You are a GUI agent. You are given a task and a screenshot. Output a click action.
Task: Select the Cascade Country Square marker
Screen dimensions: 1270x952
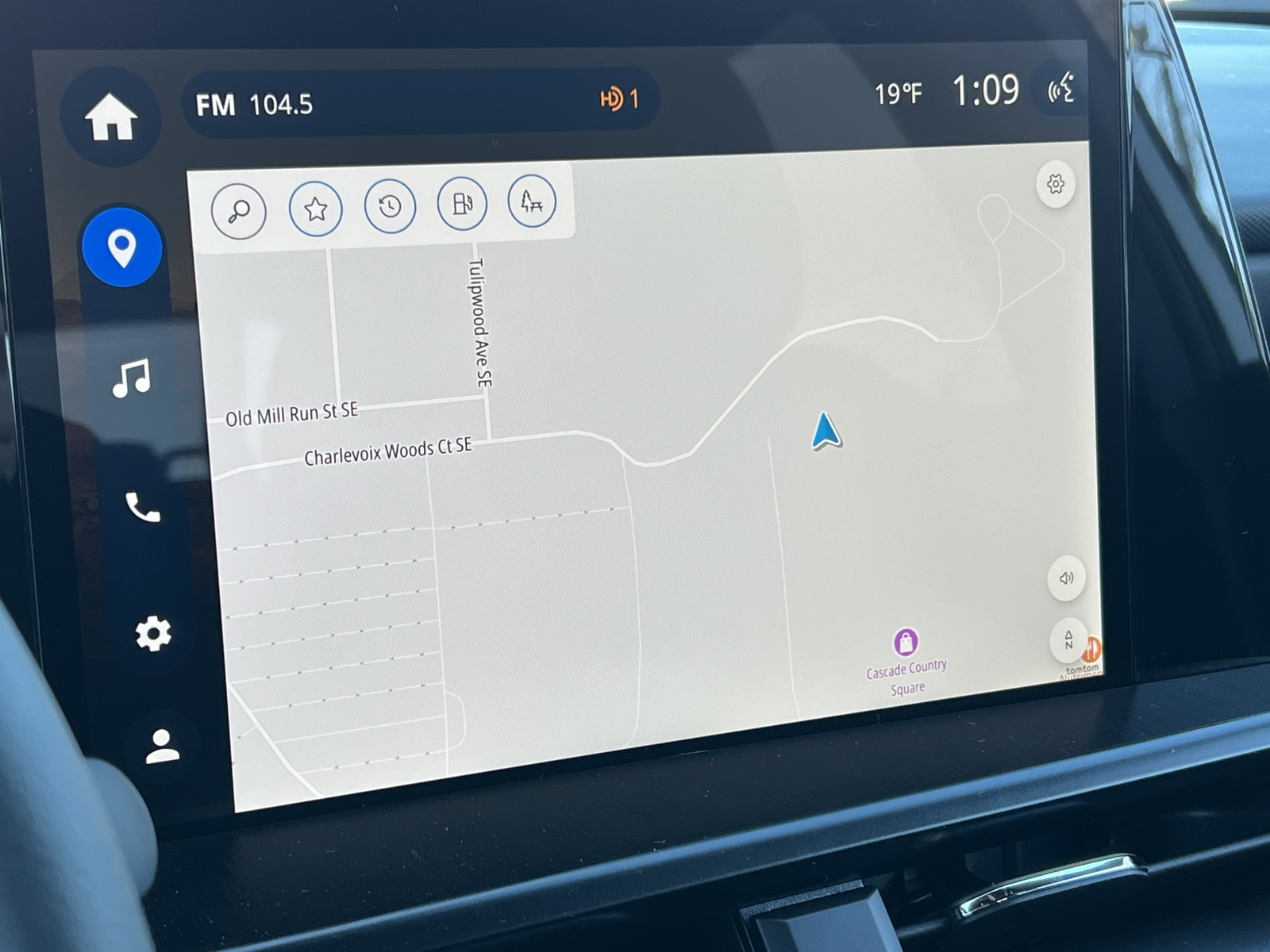pyautogui.click(x=906, y=642)
